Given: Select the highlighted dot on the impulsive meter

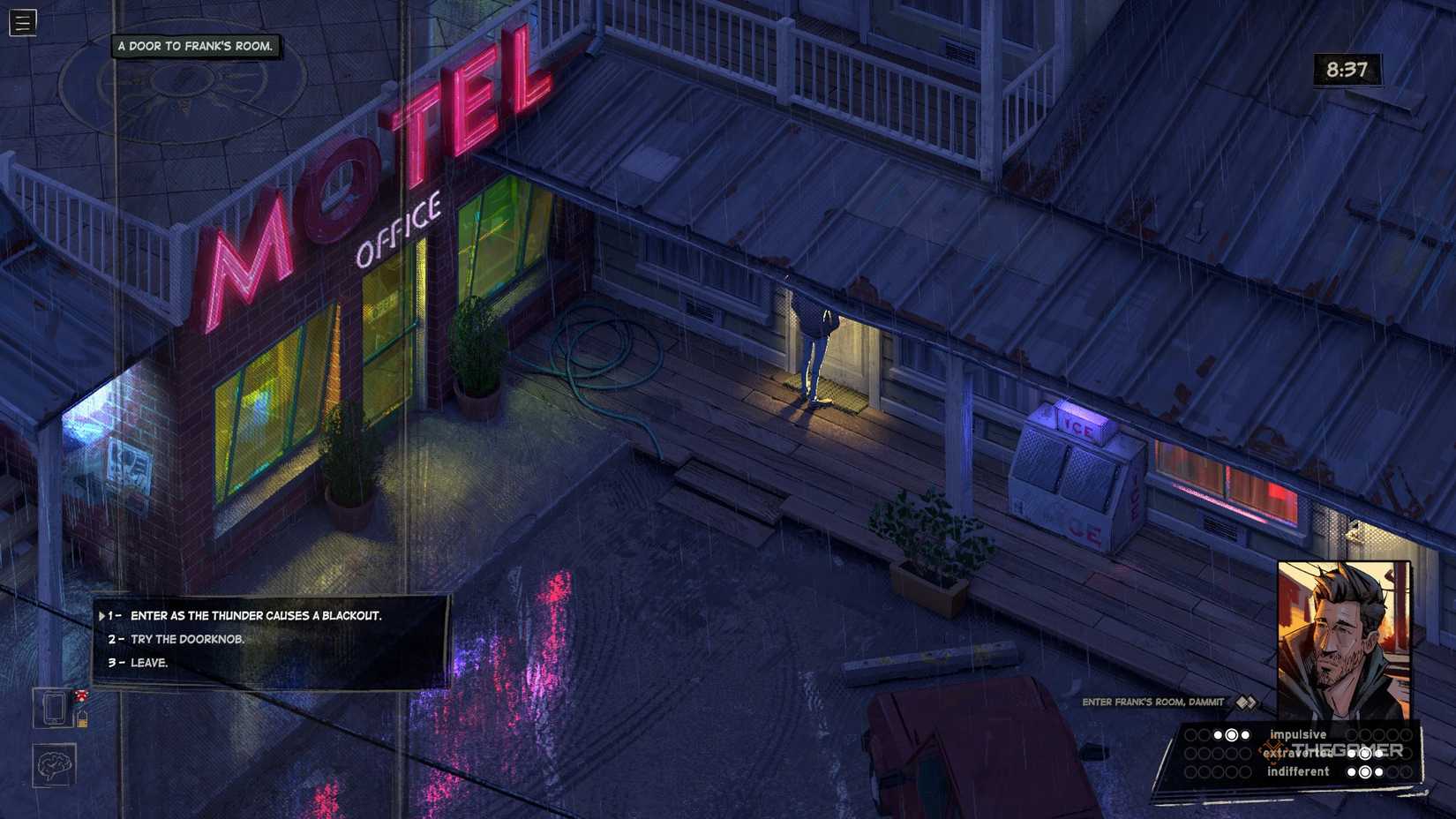Looking at the screenshot, I should coord(1233,733).
